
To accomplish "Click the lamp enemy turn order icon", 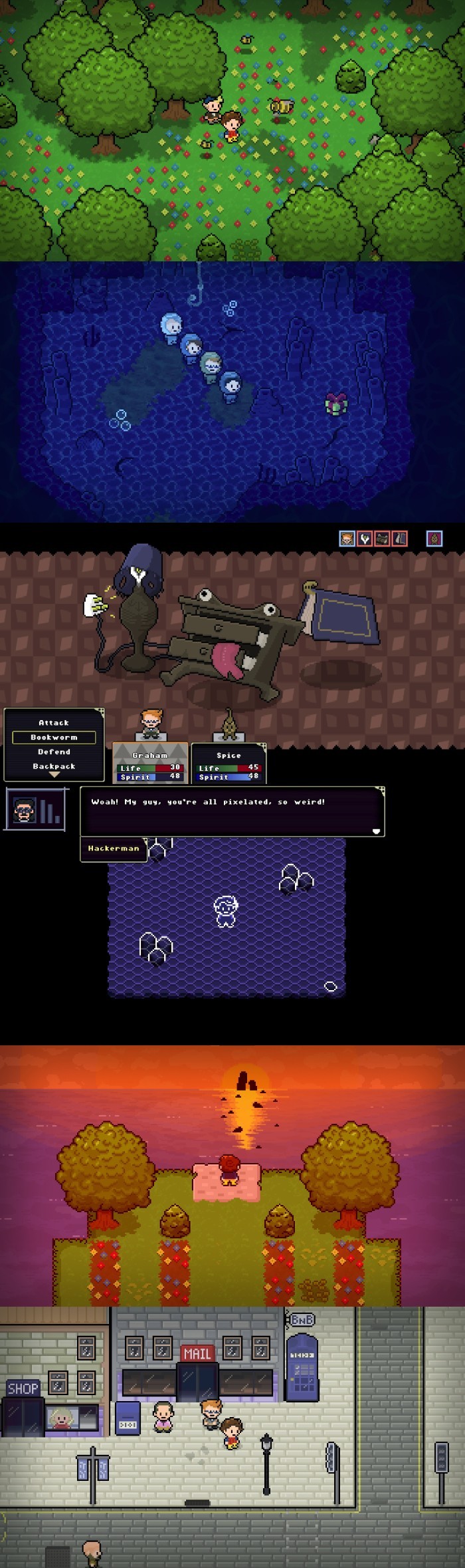I will [x=364, y=538].
